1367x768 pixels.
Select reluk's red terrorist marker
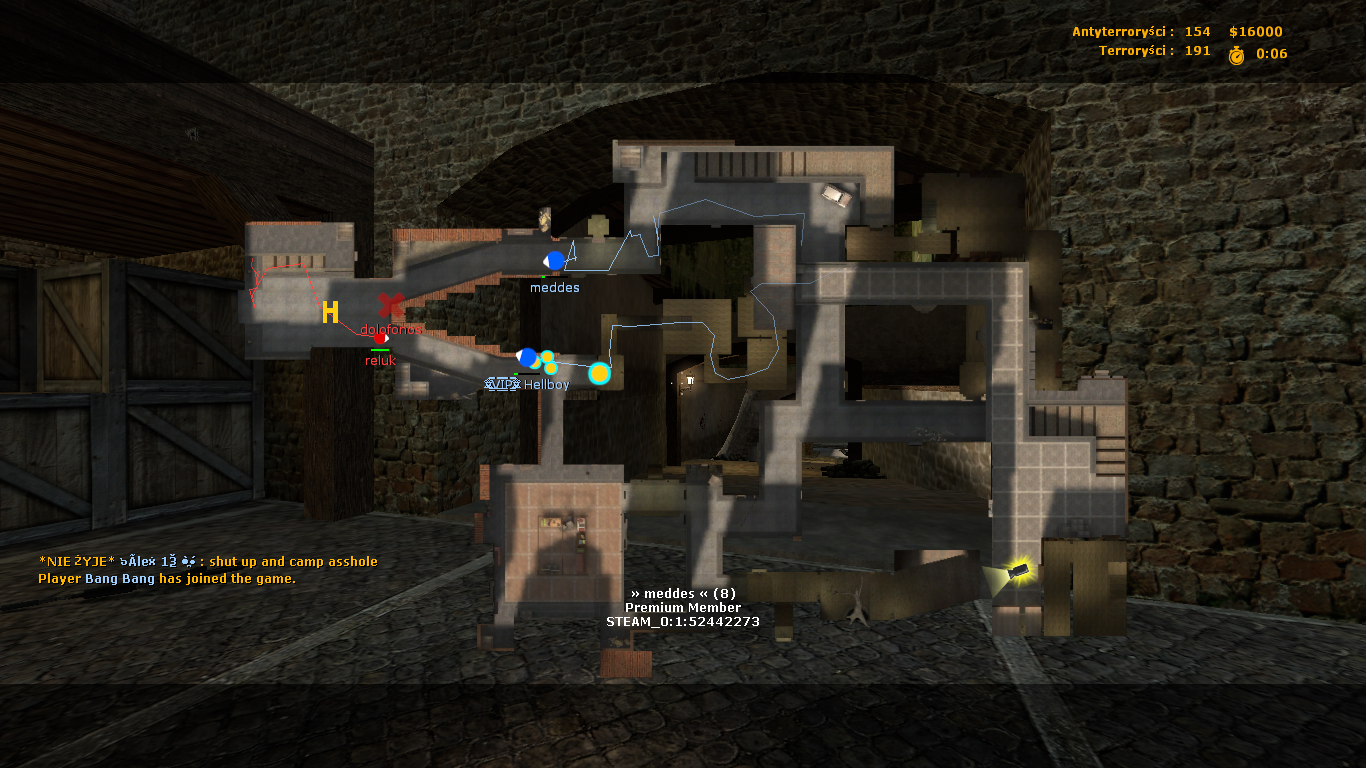[380, 338]
